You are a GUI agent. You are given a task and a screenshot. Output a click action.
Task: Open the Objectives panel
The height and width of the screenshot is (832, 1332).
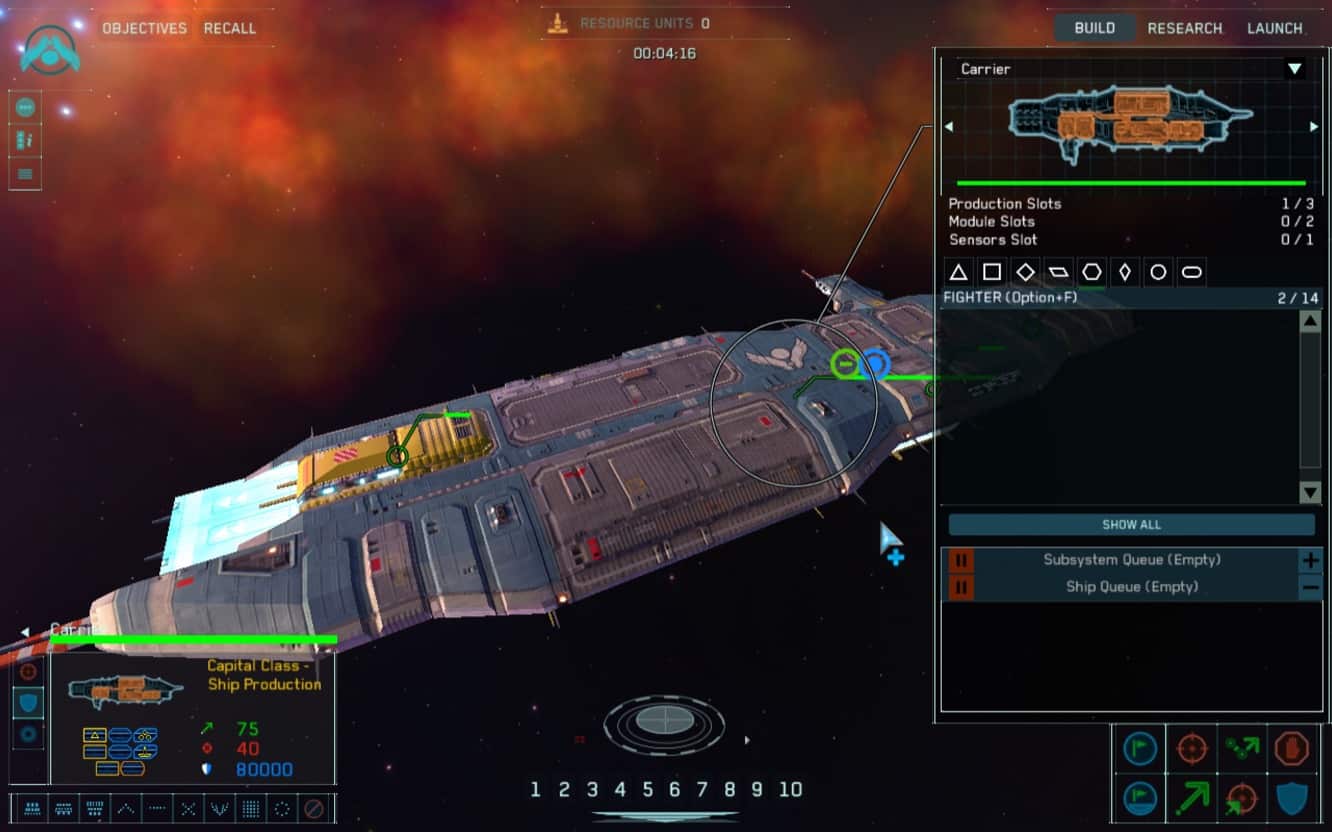144,28
